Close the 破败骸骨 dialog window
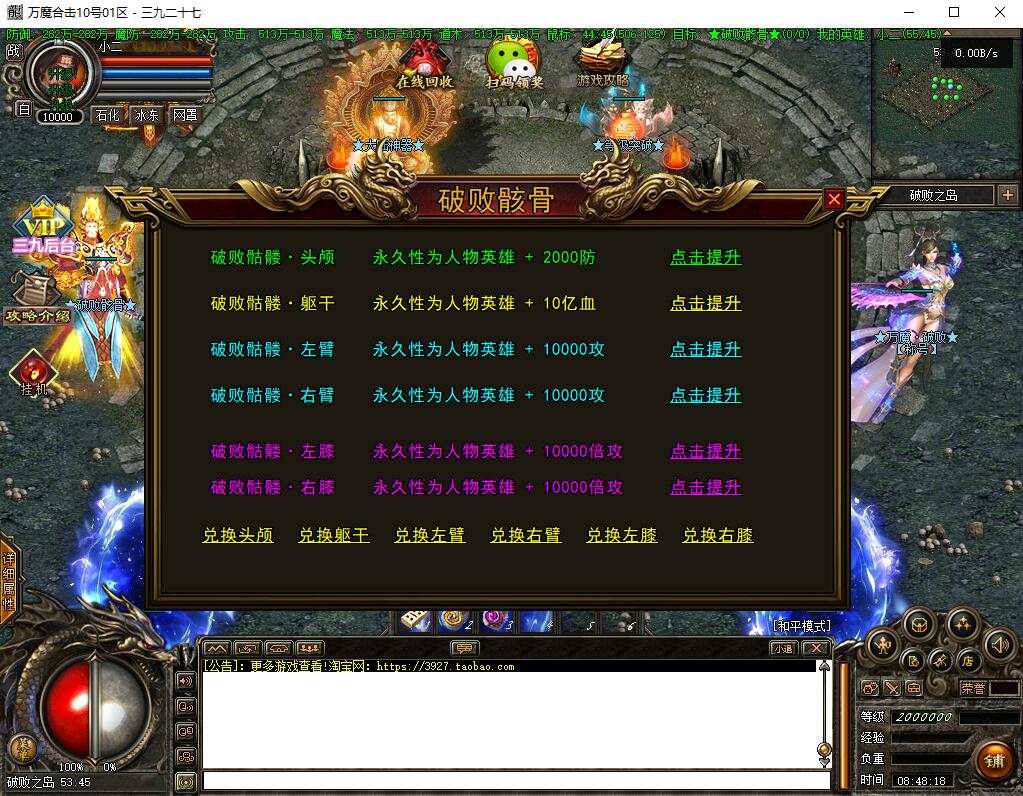The height and width of the screenshot is (796, 1023). click(834, 199)
